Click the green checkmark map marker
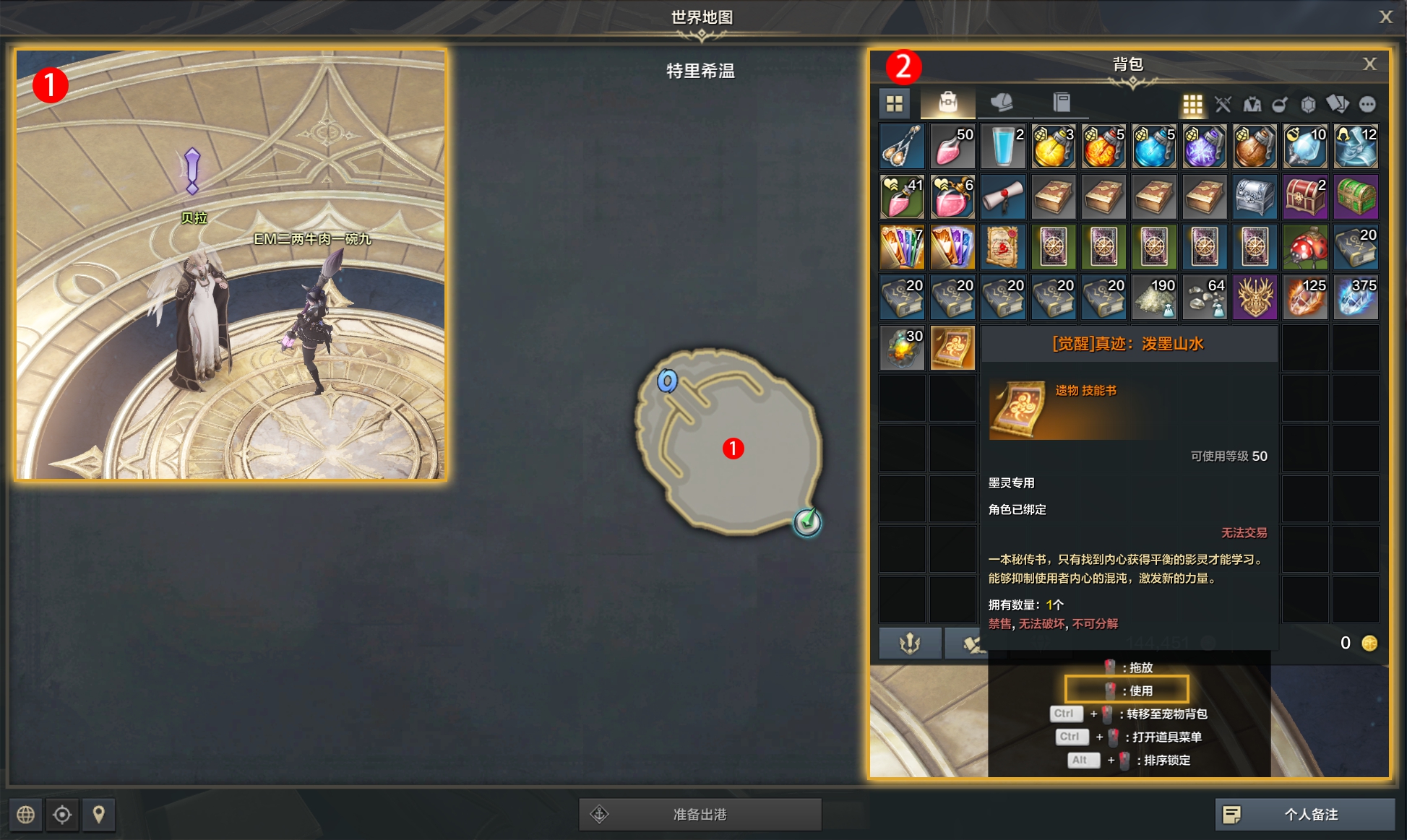The height and width of the screenshot is (840, 1407). pos(807,521)
